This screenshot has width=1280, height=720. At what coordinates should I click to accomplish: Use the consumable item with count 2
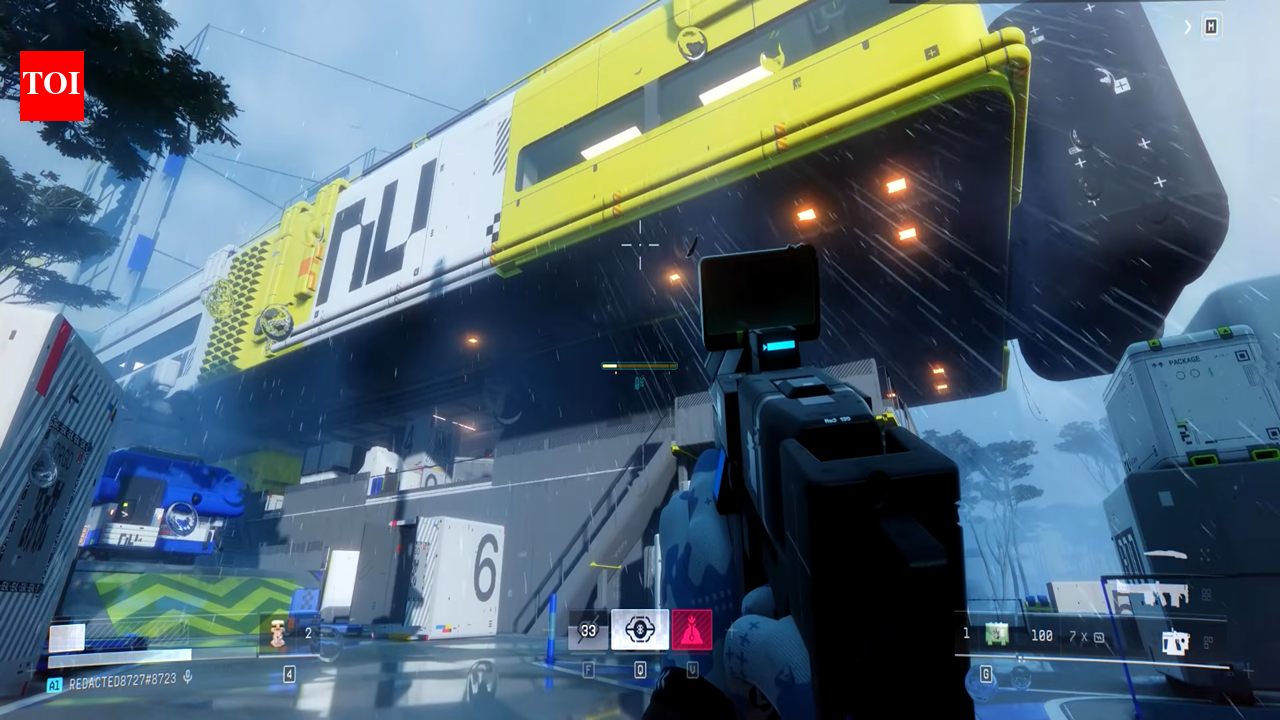click(x=276, y=632)
